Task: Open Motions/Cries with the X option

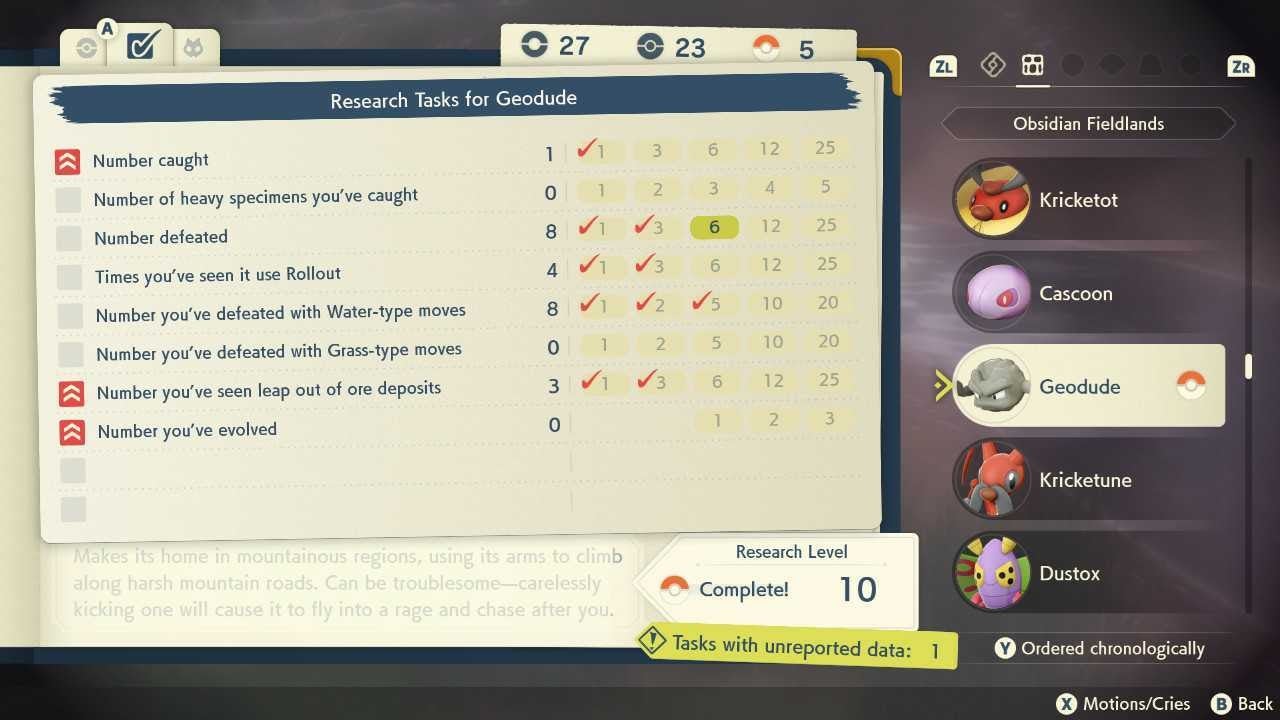Action: [1122, 703]
